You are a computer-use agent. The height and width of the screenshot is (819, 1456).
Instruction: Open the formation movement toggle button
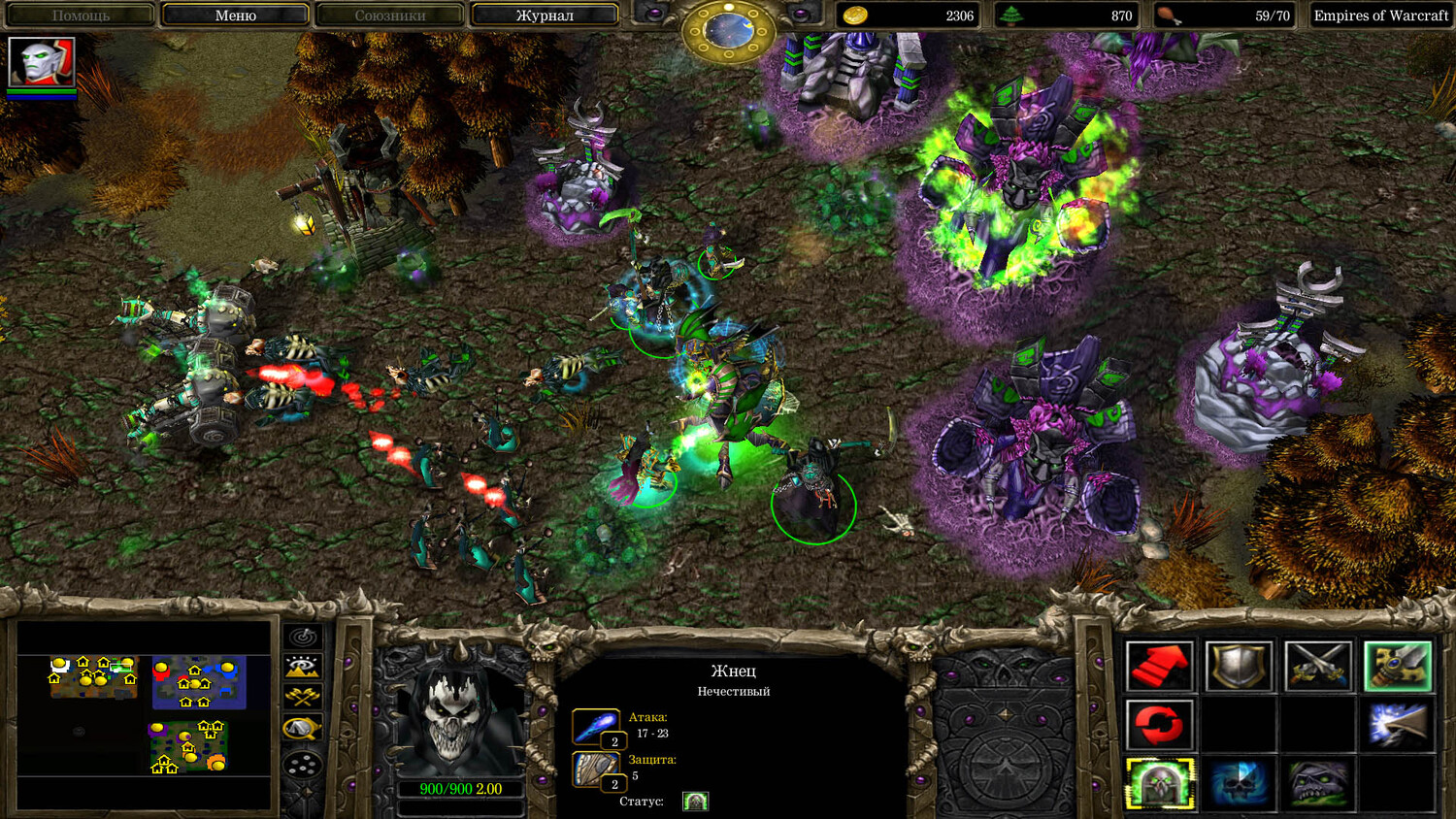(x=303, y=765)
